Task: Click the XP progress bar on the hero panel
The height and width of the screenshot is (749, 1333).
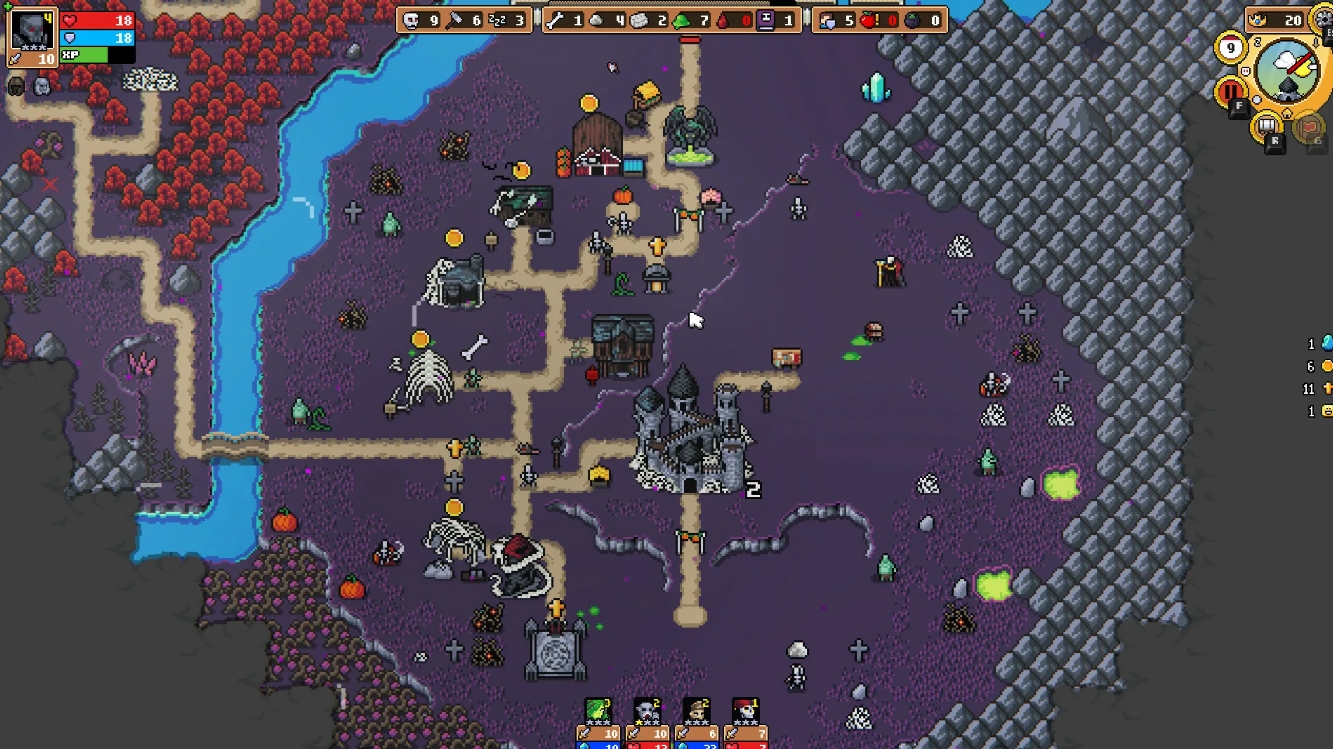Action: click(96, 55)
